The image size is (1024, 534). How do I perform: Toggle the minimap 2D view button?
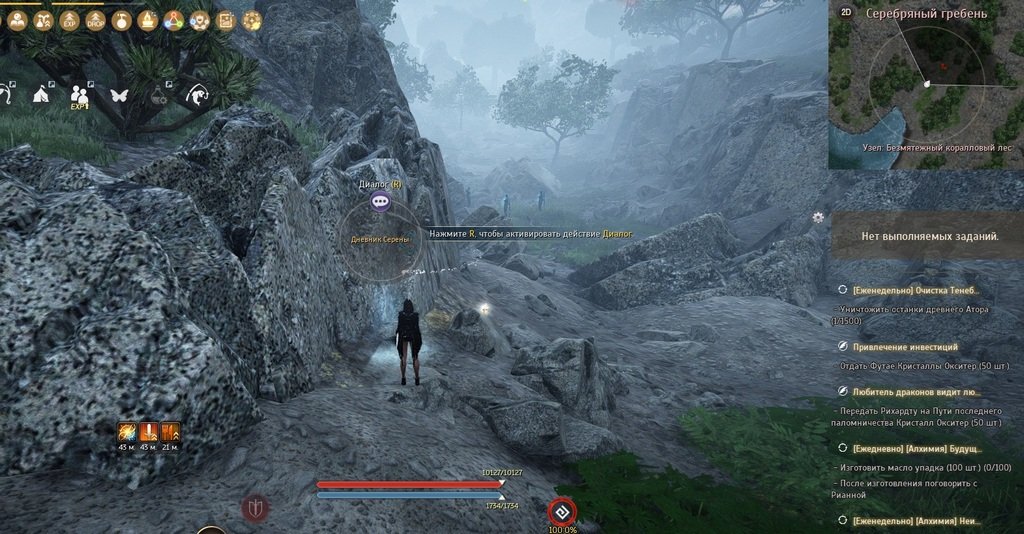point(845,13)
